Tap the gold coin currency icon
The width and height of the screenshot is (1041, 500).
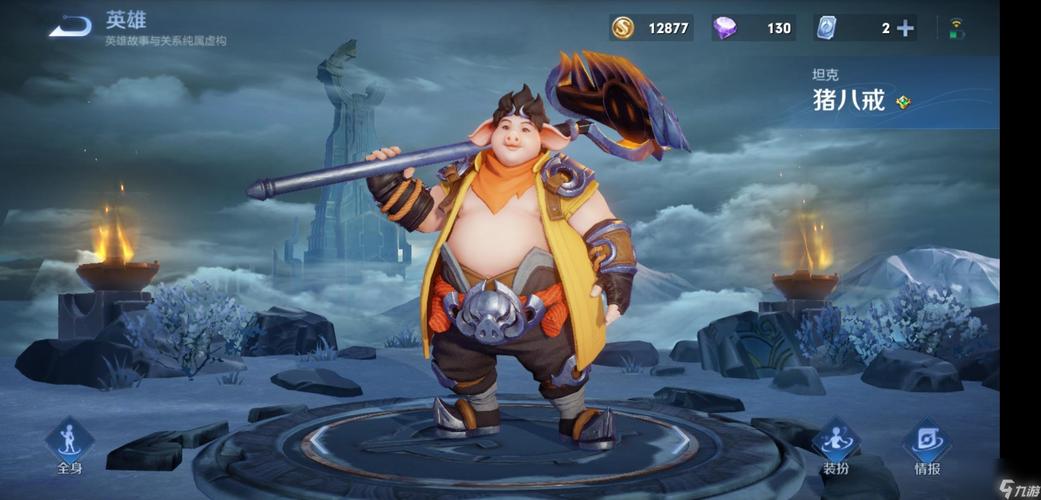(x=623, y=28)
